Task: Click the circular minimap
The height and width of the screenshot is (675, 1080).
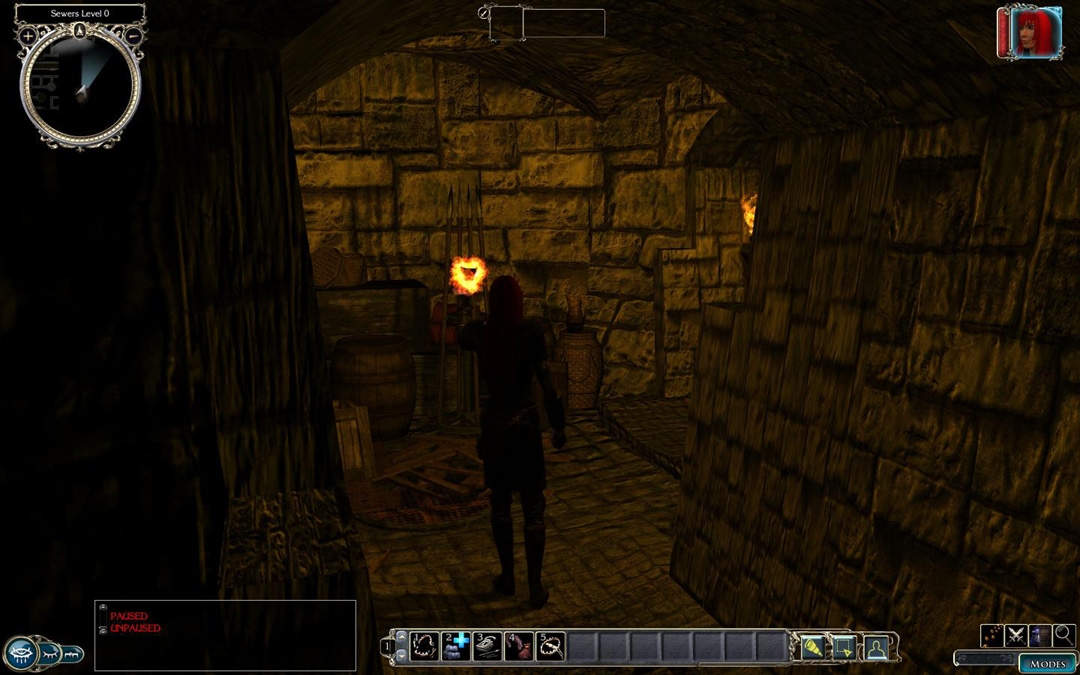Action: (x=80, y=88)
